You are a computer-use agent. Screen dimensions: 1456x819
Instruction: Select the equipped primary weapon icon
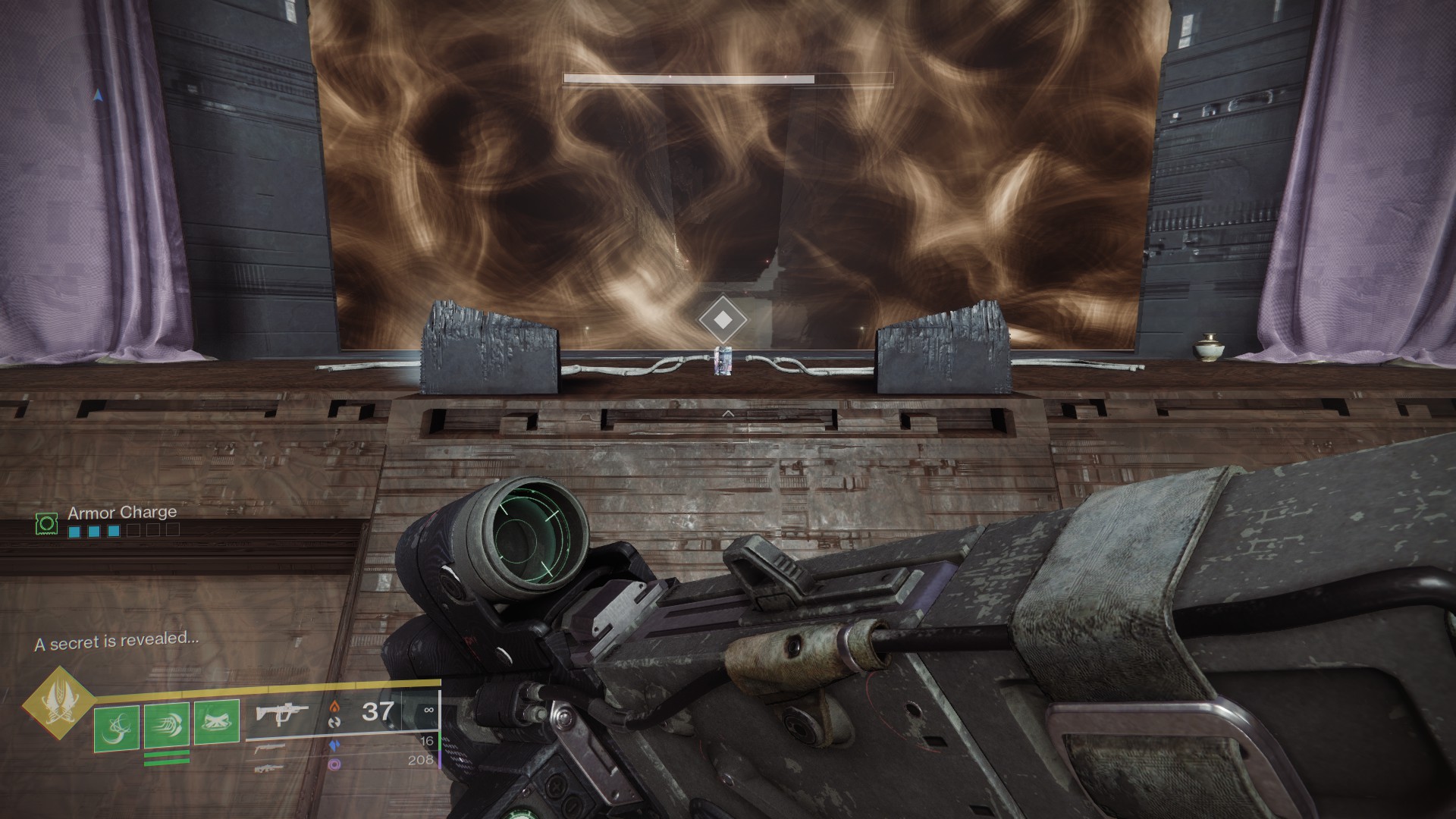tap(281, 714)
